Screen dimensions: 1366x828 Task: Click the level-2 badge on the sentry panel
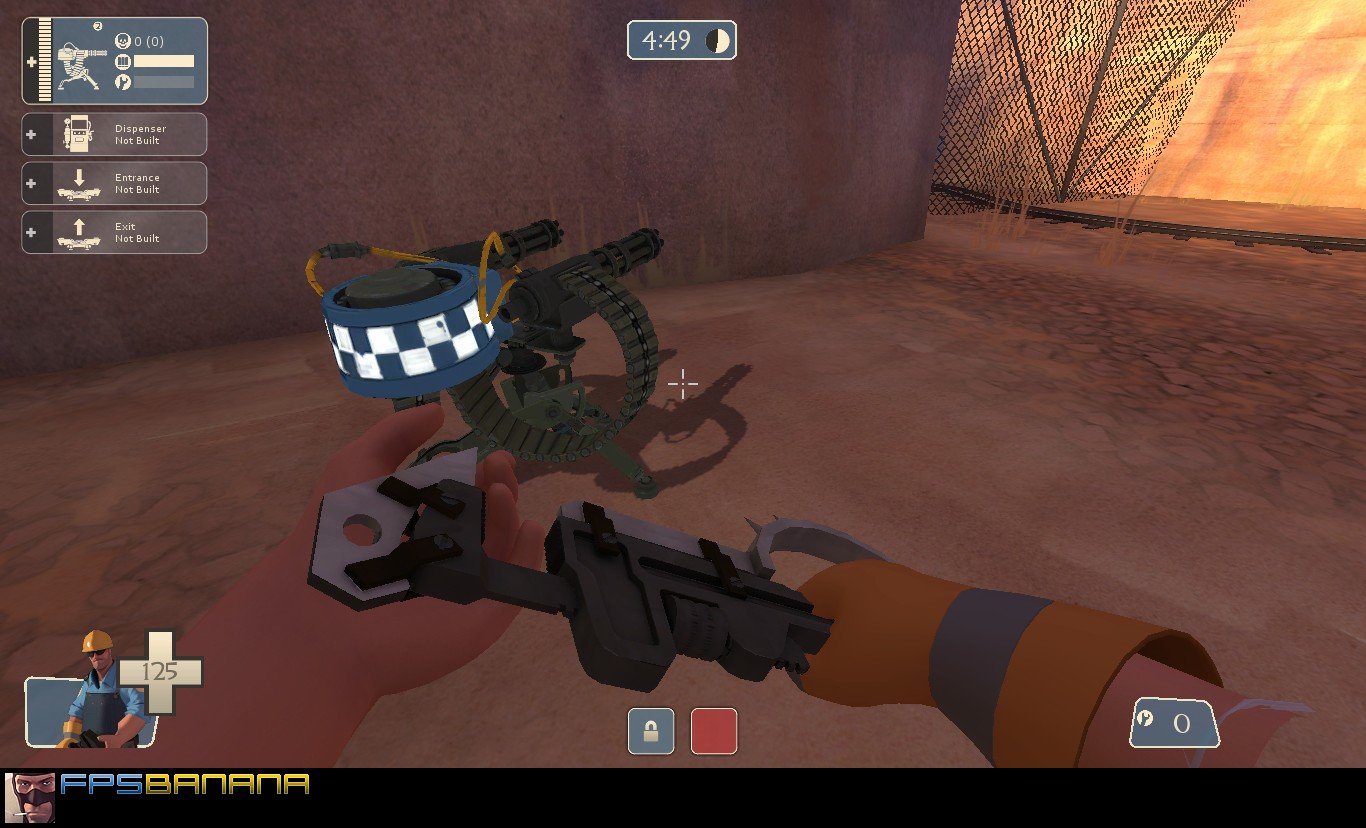tap(97, 27)
